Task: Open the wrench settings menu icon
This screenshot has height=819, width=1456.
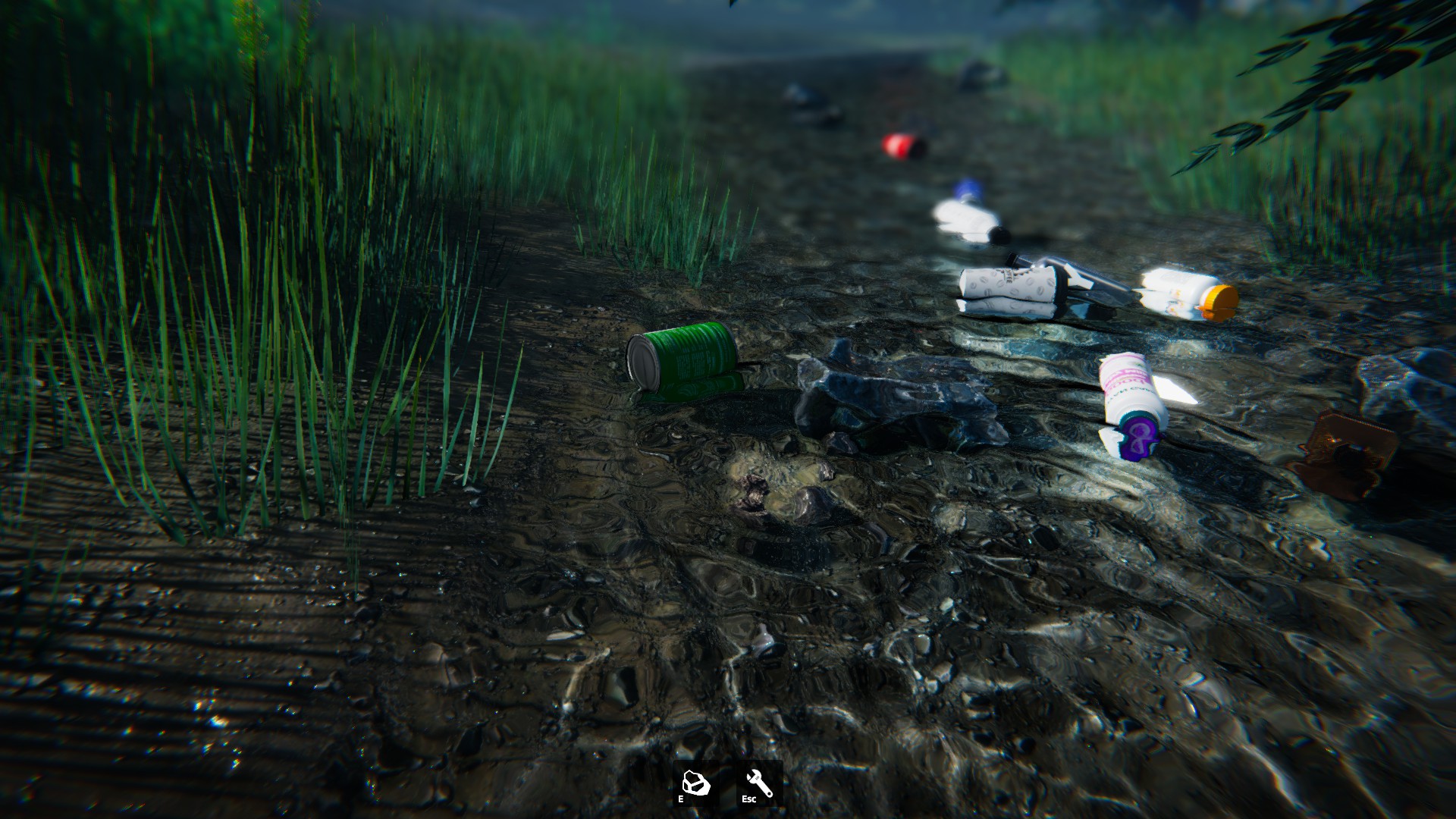Action: 759,783
